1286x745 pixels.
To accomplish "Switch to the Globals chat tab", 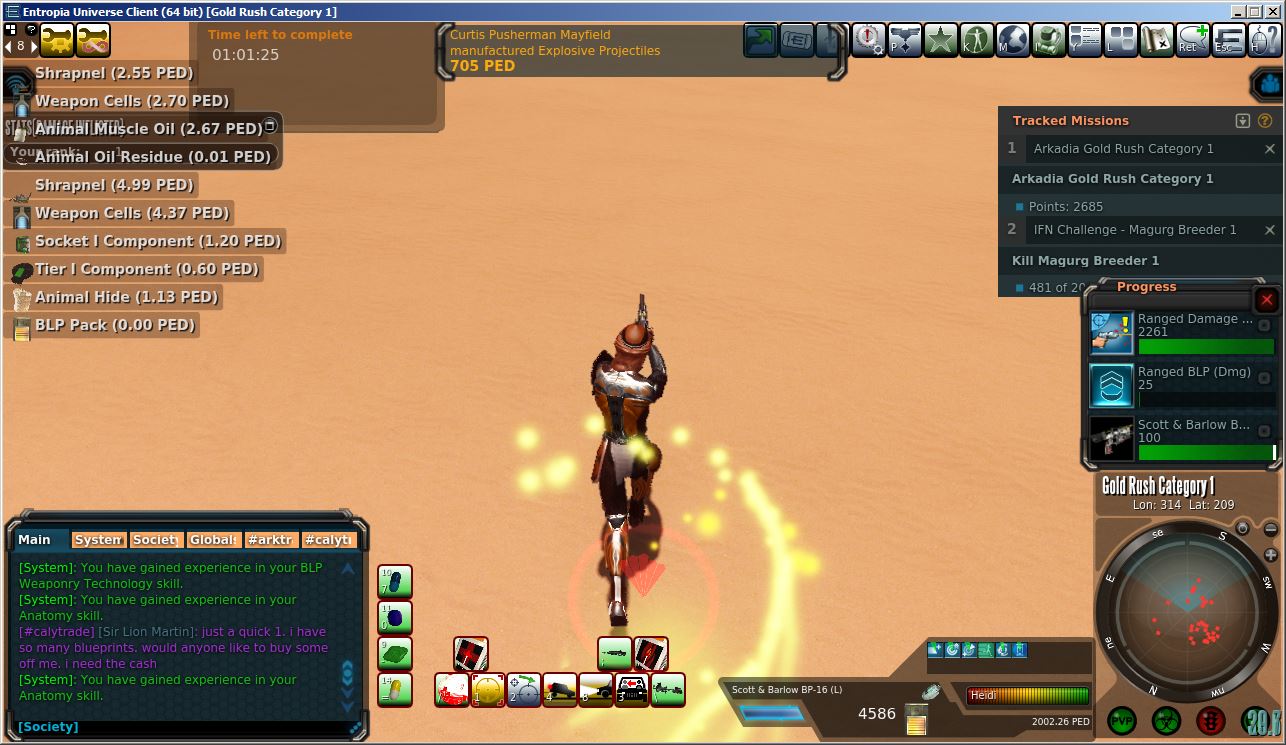I will (x=214, y=540).
